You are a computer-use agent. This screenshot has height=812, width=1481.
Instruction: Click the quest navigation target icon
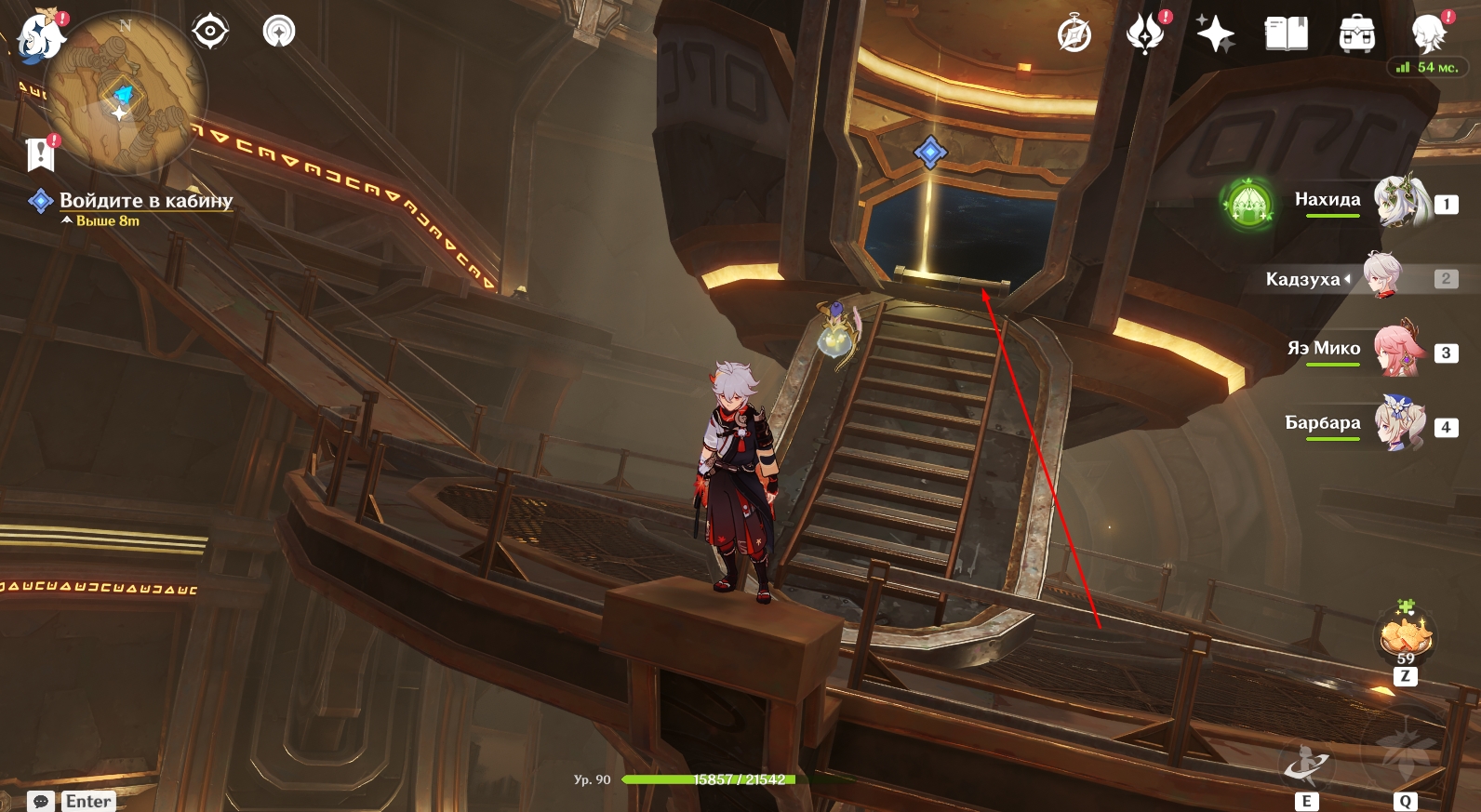210,32
